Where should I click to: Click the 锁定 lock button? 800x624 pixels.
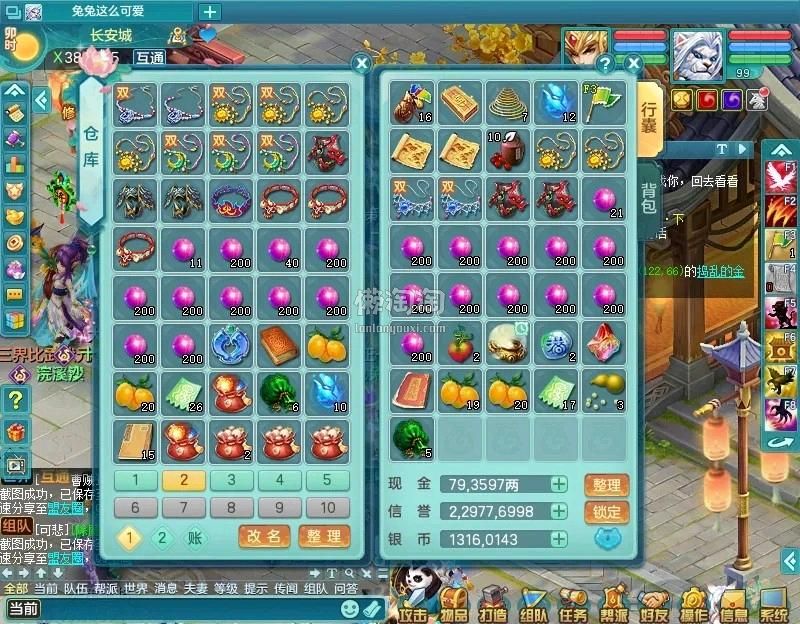[x=607, y=511]
